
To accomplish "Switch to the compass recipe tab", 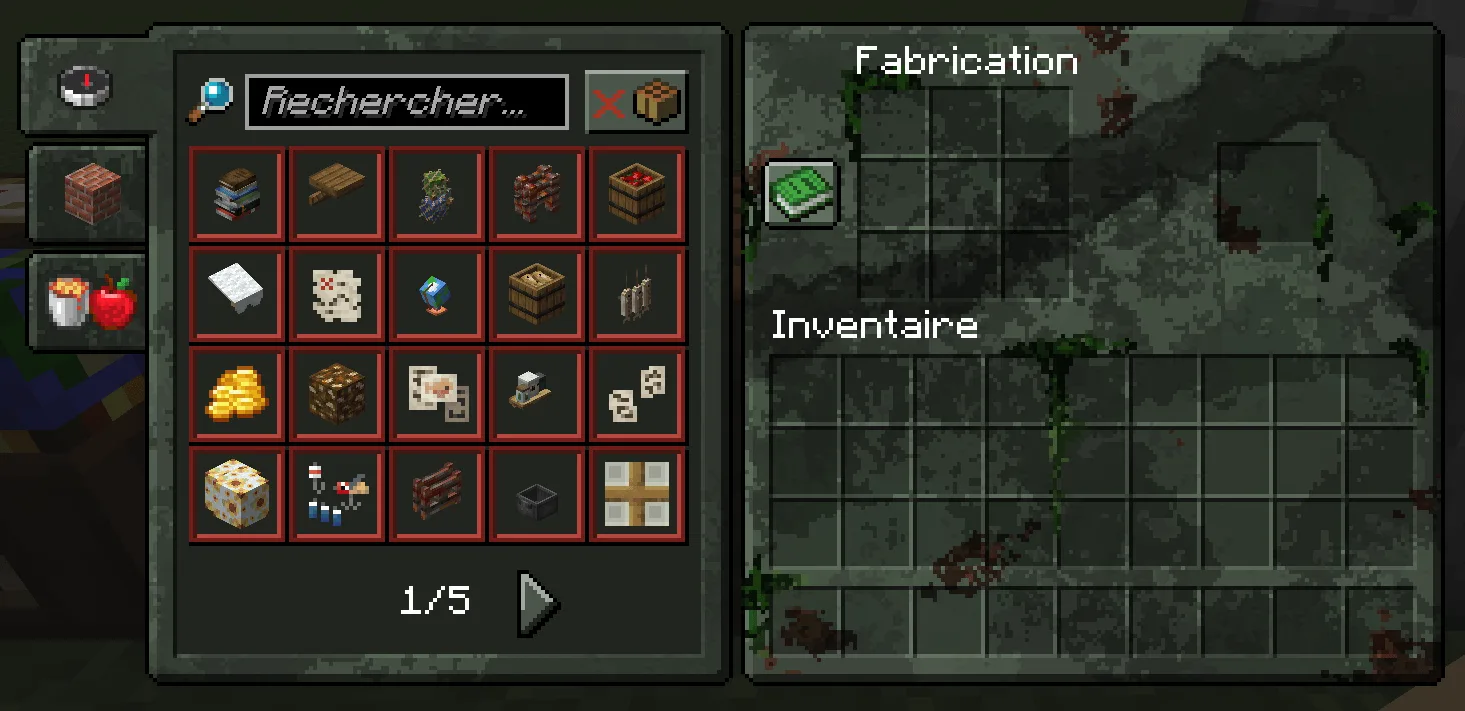I will pos(86,87).
